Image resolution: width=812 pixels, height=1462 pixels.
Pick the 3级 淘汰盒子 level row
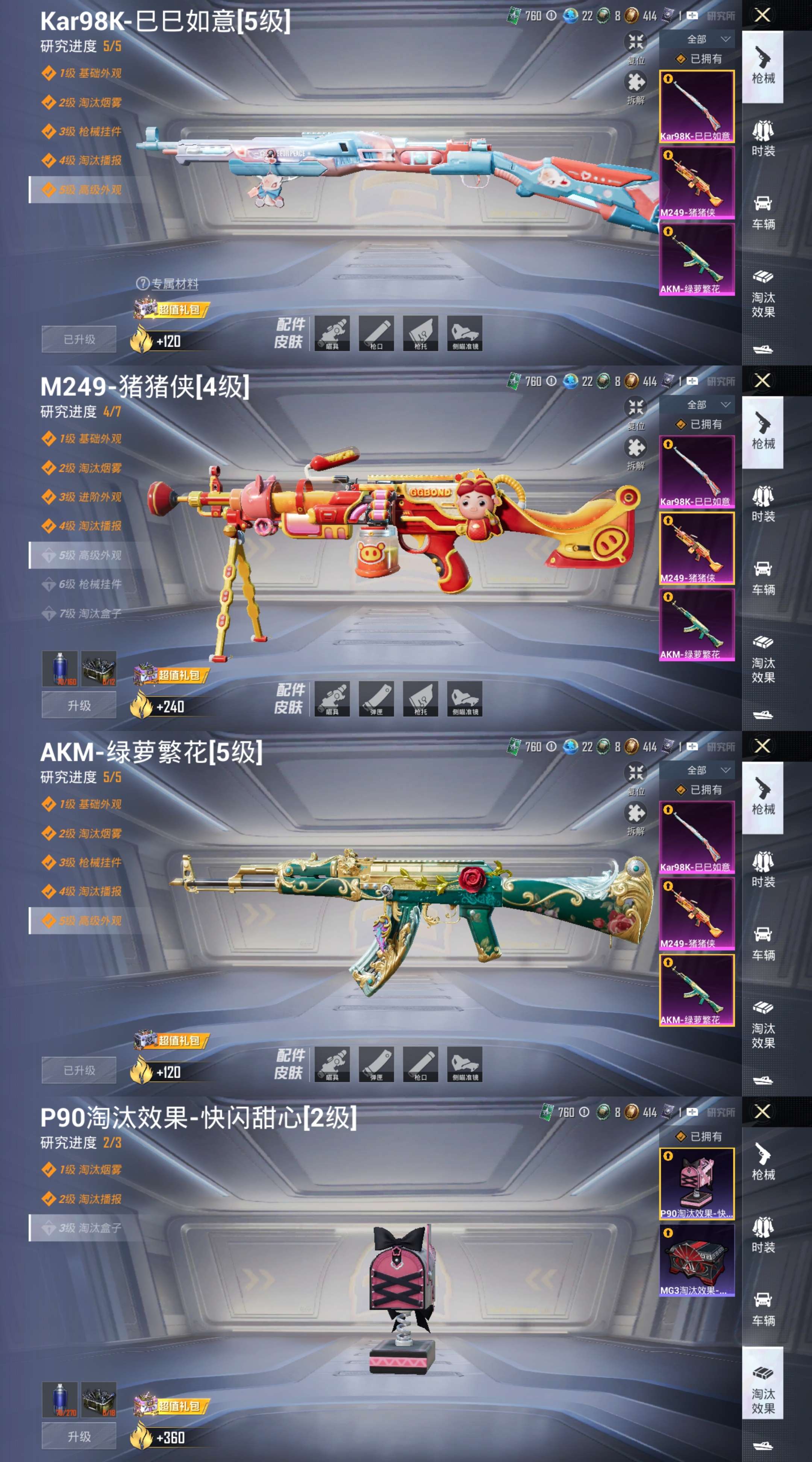click(x=89, y=1228)
